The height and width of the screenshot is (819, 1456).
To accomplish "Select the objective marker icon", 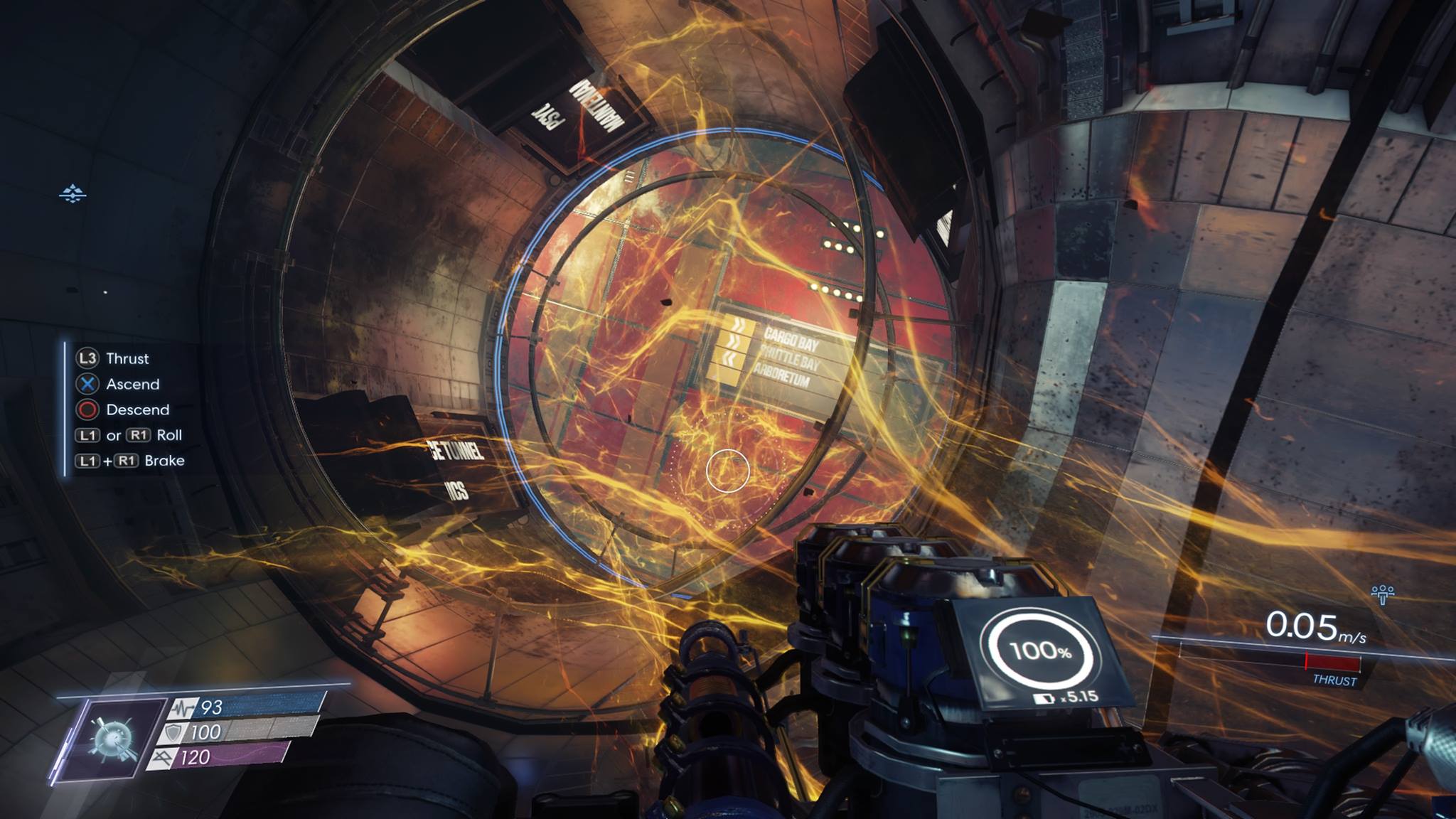I will tap(73, 193).
